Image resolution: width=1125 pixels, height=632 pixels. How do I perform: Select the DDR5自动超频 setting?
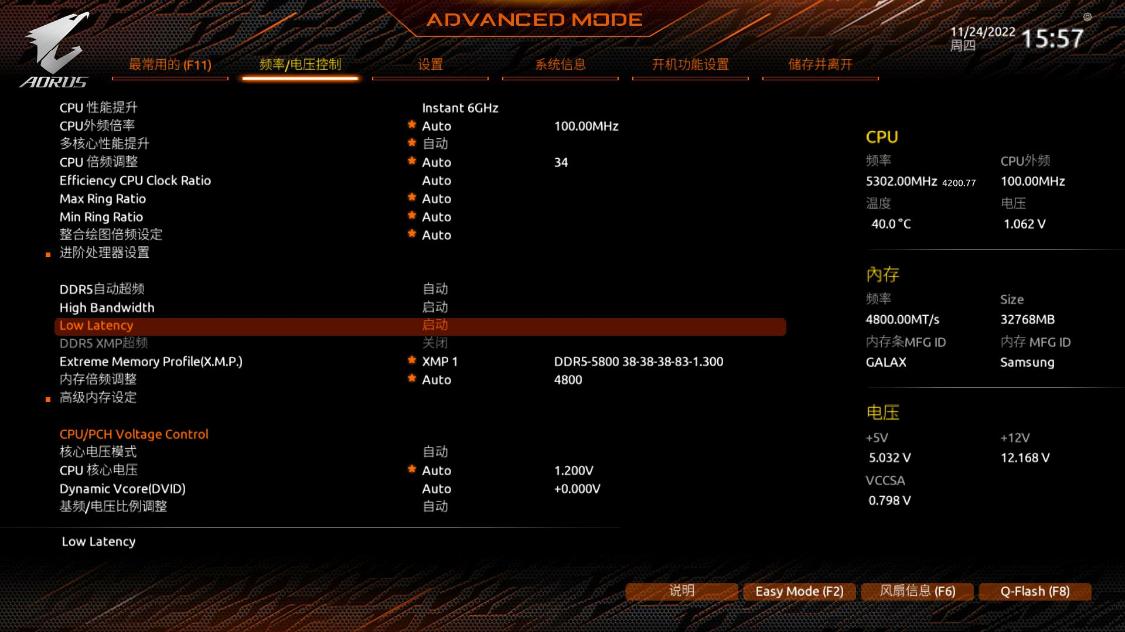(x=102, y=289)
